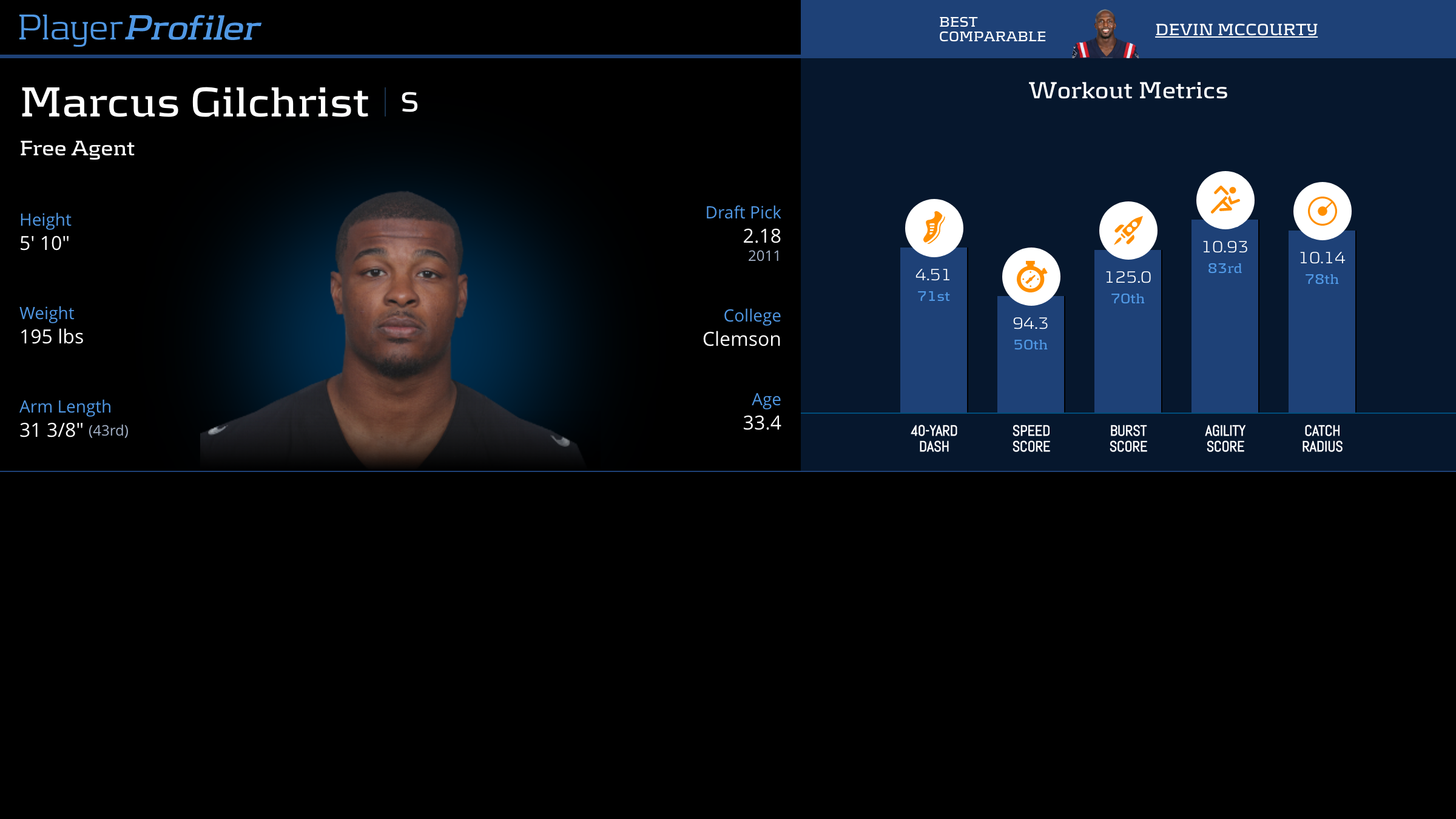Select the Catch Radius target icon

[x=1322, y=211]
